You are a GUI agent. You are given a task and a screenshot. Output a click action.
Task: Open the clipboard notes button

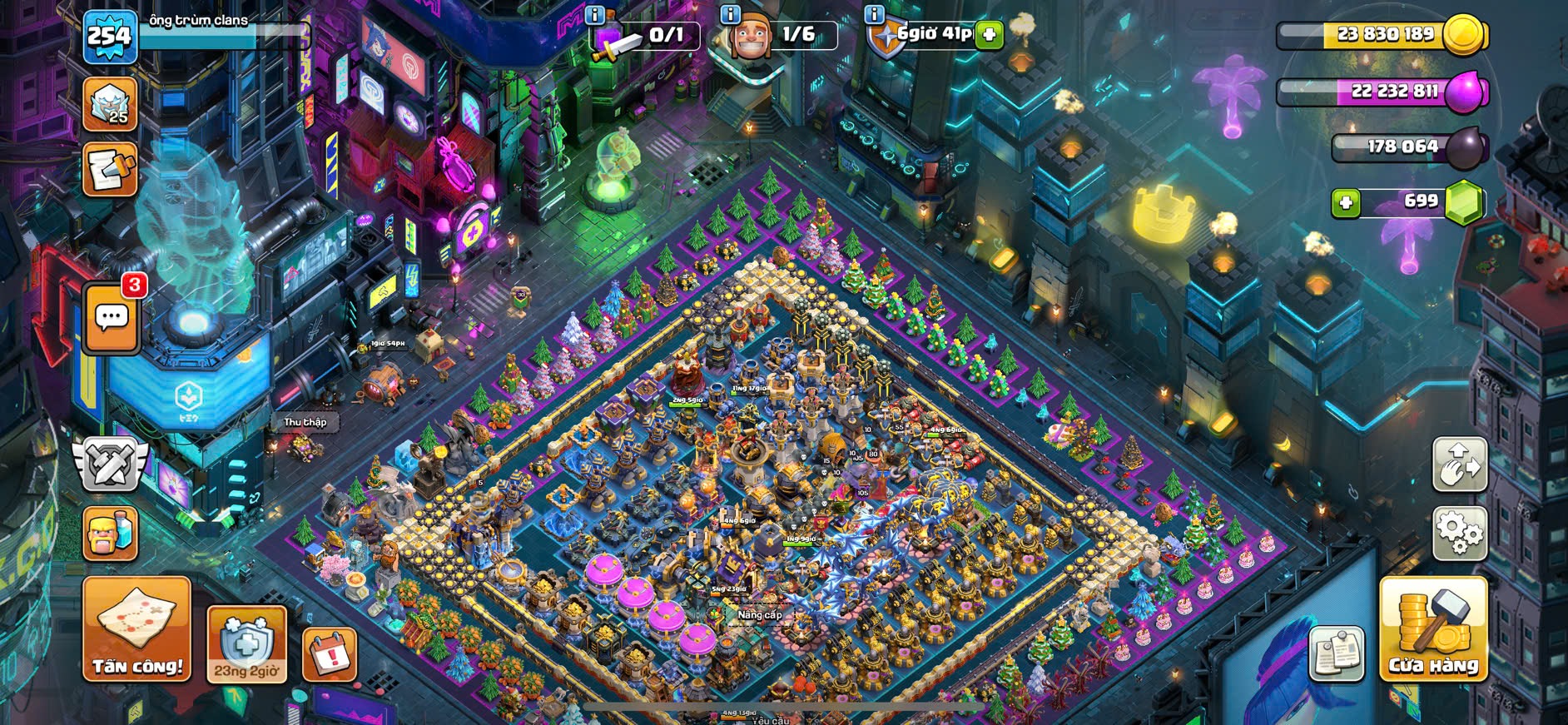[x=1337, y=654]
